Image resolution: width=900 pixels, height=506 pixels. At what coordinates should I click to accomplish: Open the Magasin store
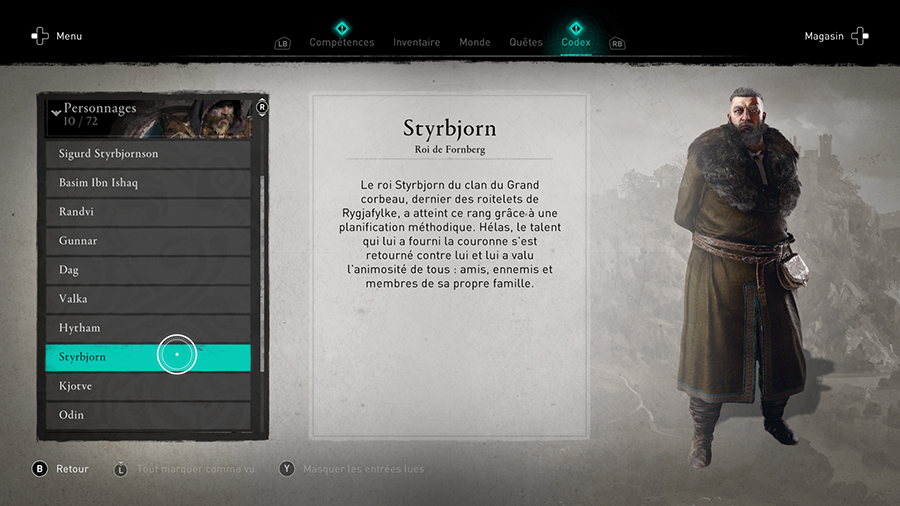[x=836, y=36]
